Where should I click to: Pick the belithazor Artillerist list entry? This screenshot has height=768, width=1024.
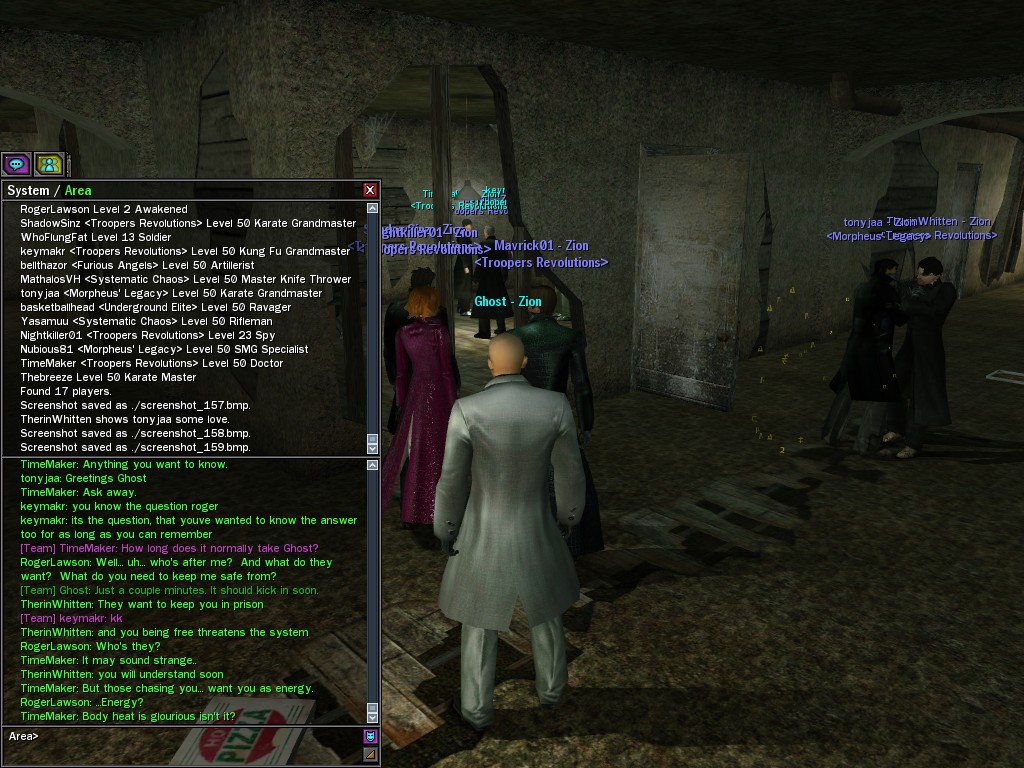pos(137,265)
